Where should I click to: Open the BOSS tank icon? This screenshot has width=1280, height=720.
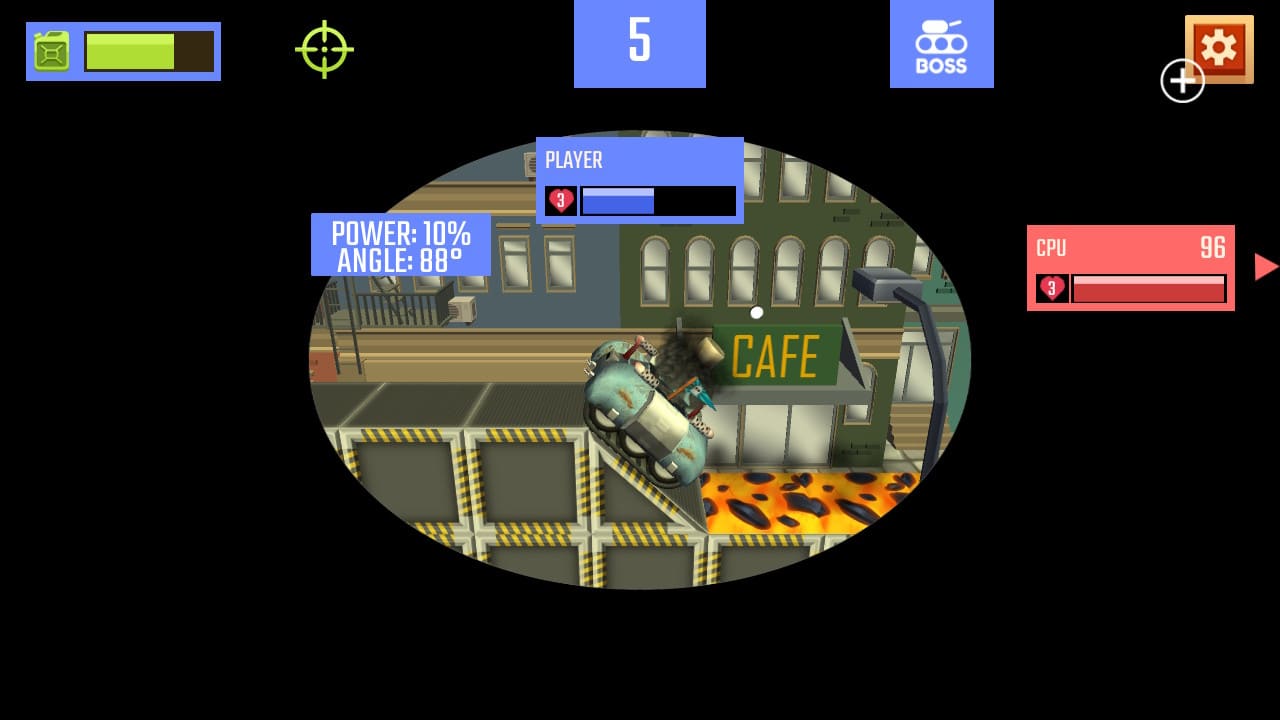point(941,44)
